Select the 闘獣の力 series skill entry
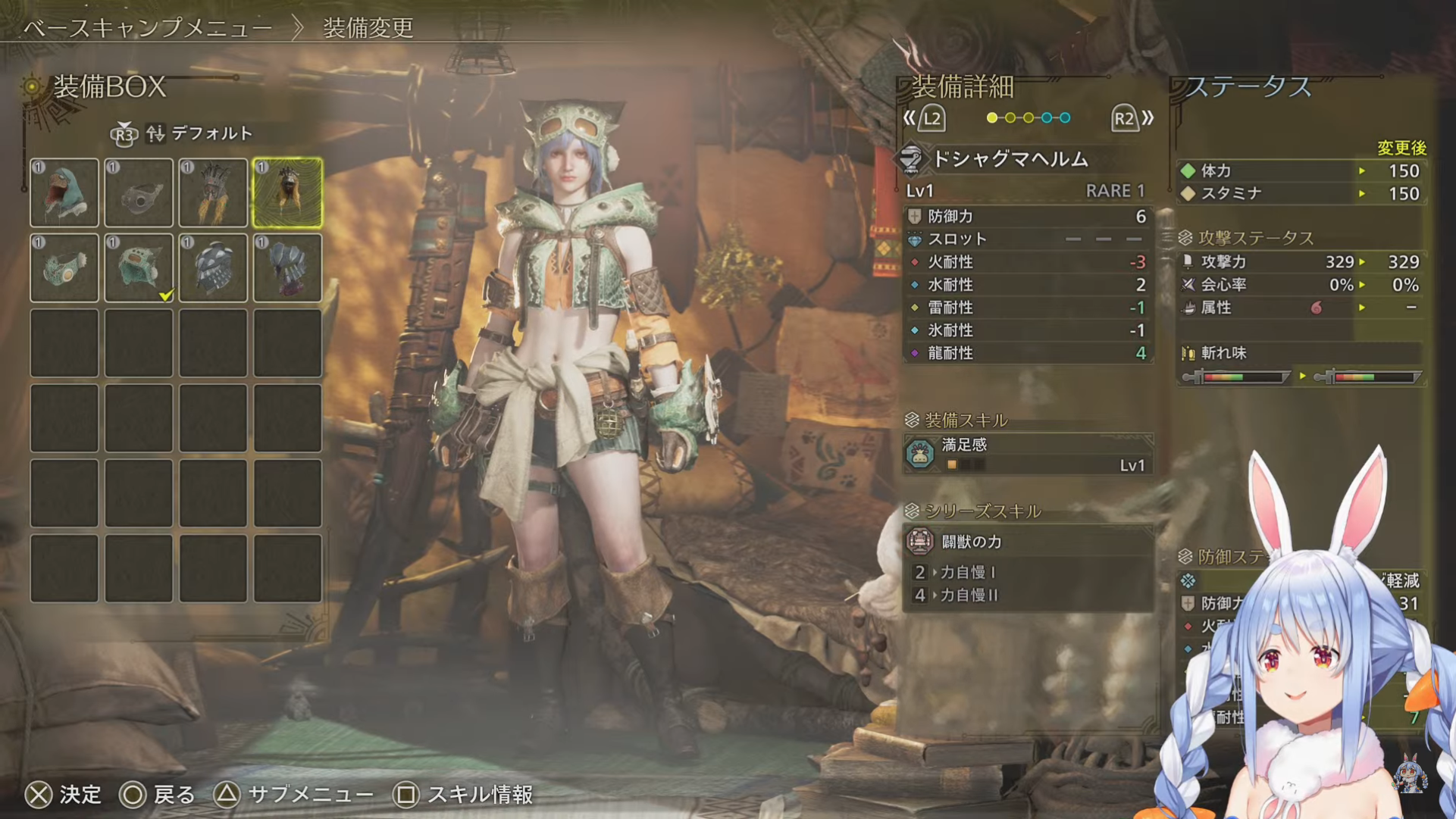The height and width of the screenshot is (819, 1456). (1028, 542)
